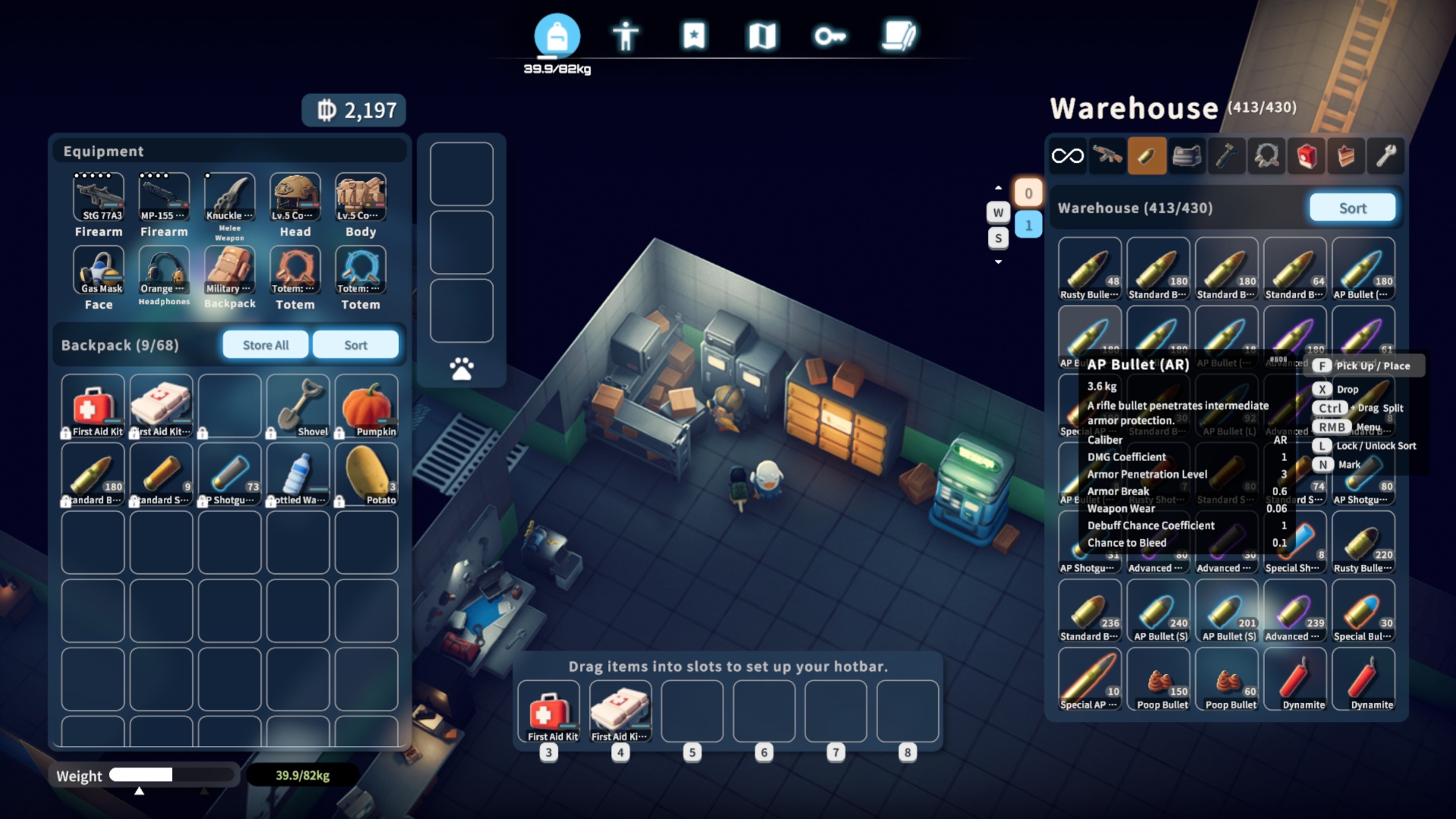Sort the warehouse items
The height and width of the screenshot is (819, 1456).
pyautogui.click(x=1352, y=208)
